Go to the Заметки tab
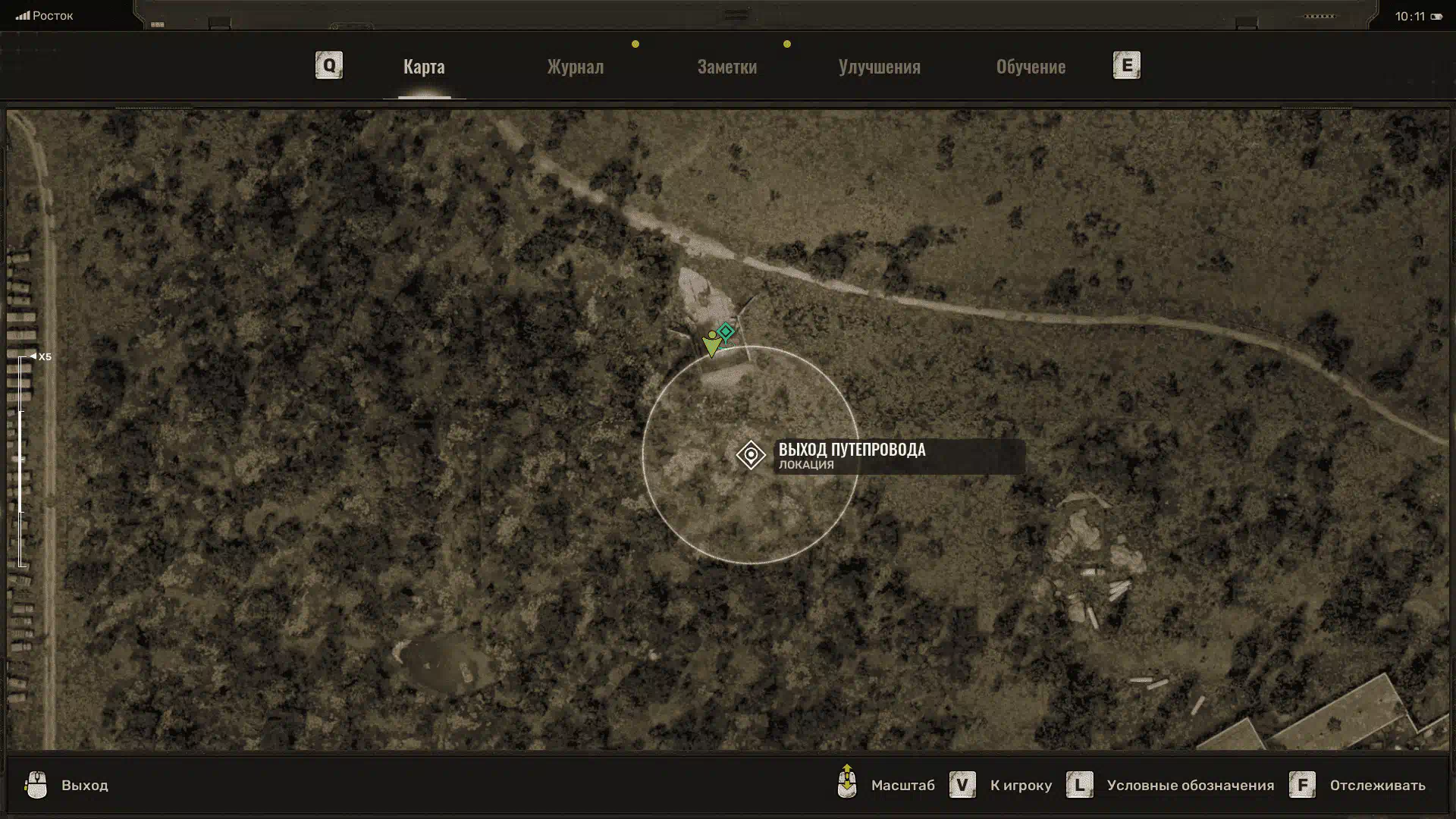1456x819 pixels. pyautogui.click(x=726, y=67)
